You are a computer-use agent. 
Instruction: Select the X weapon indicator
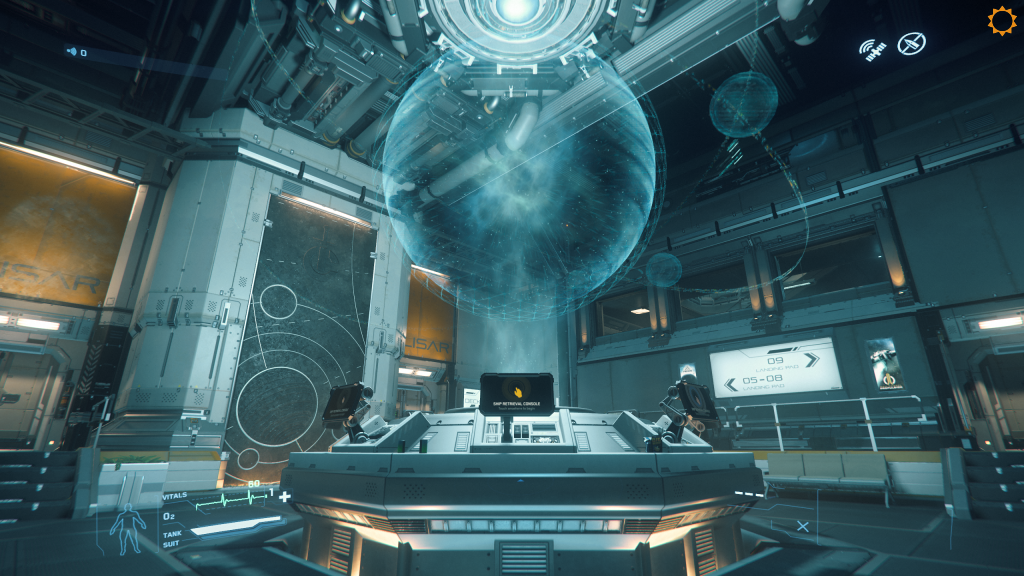coord(803,526)
